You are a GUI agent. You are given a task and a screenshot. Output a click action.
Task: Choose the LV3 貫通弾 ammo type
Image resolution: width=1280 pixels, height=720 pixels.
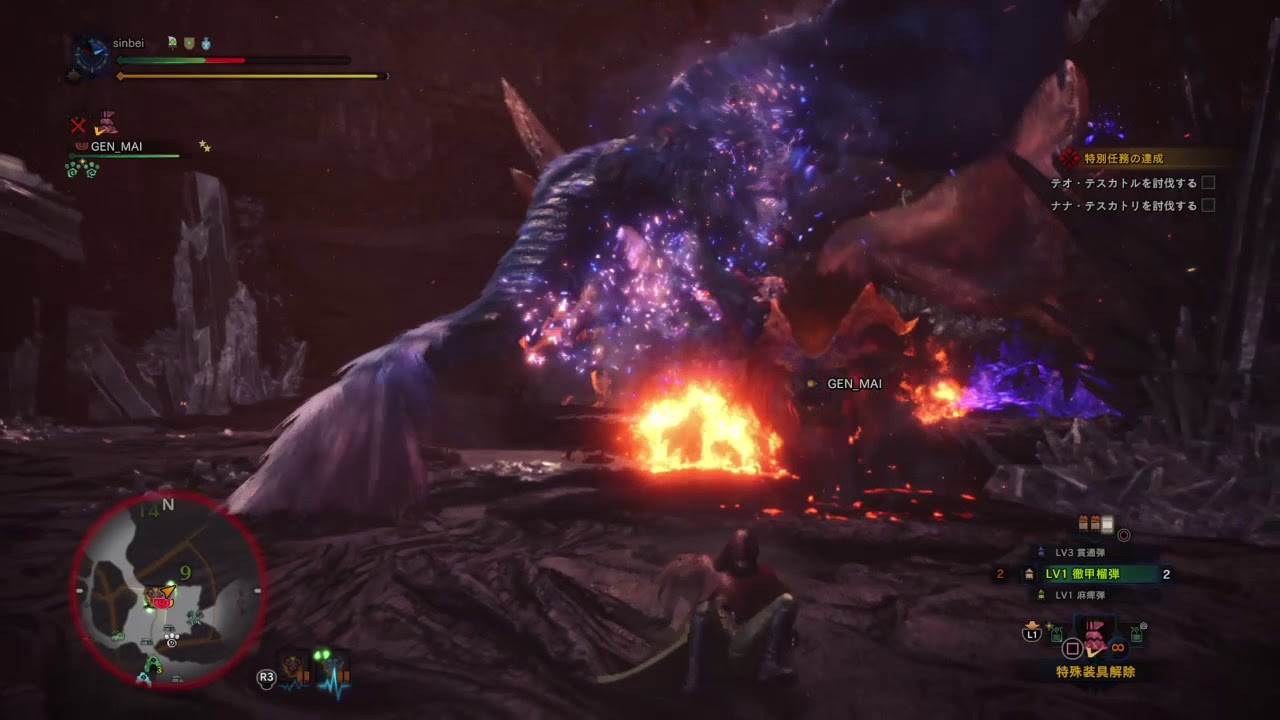pos(1080,552)
